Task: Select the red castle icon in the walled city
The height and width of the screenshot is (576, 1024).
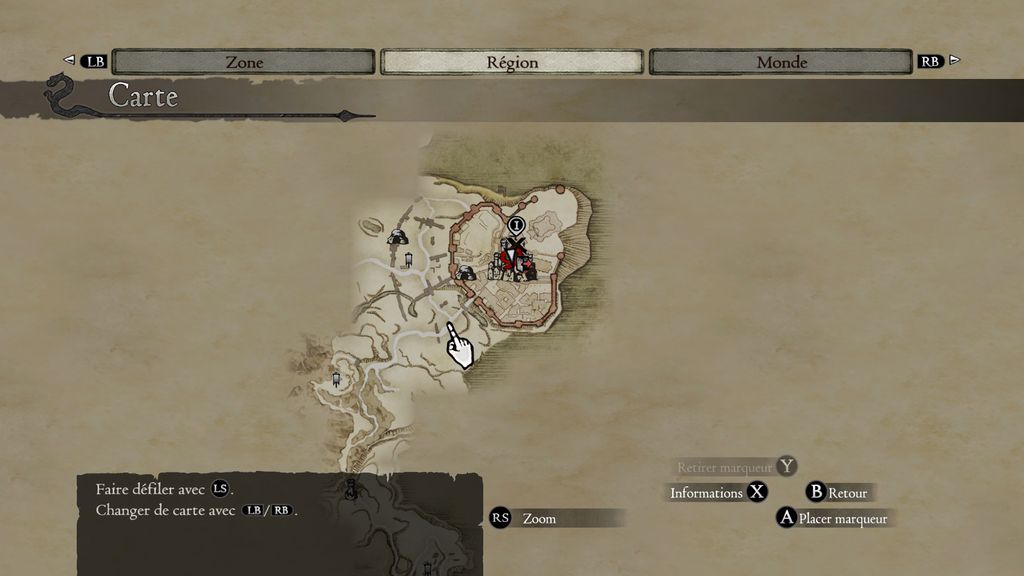Action: coord(514,260)
